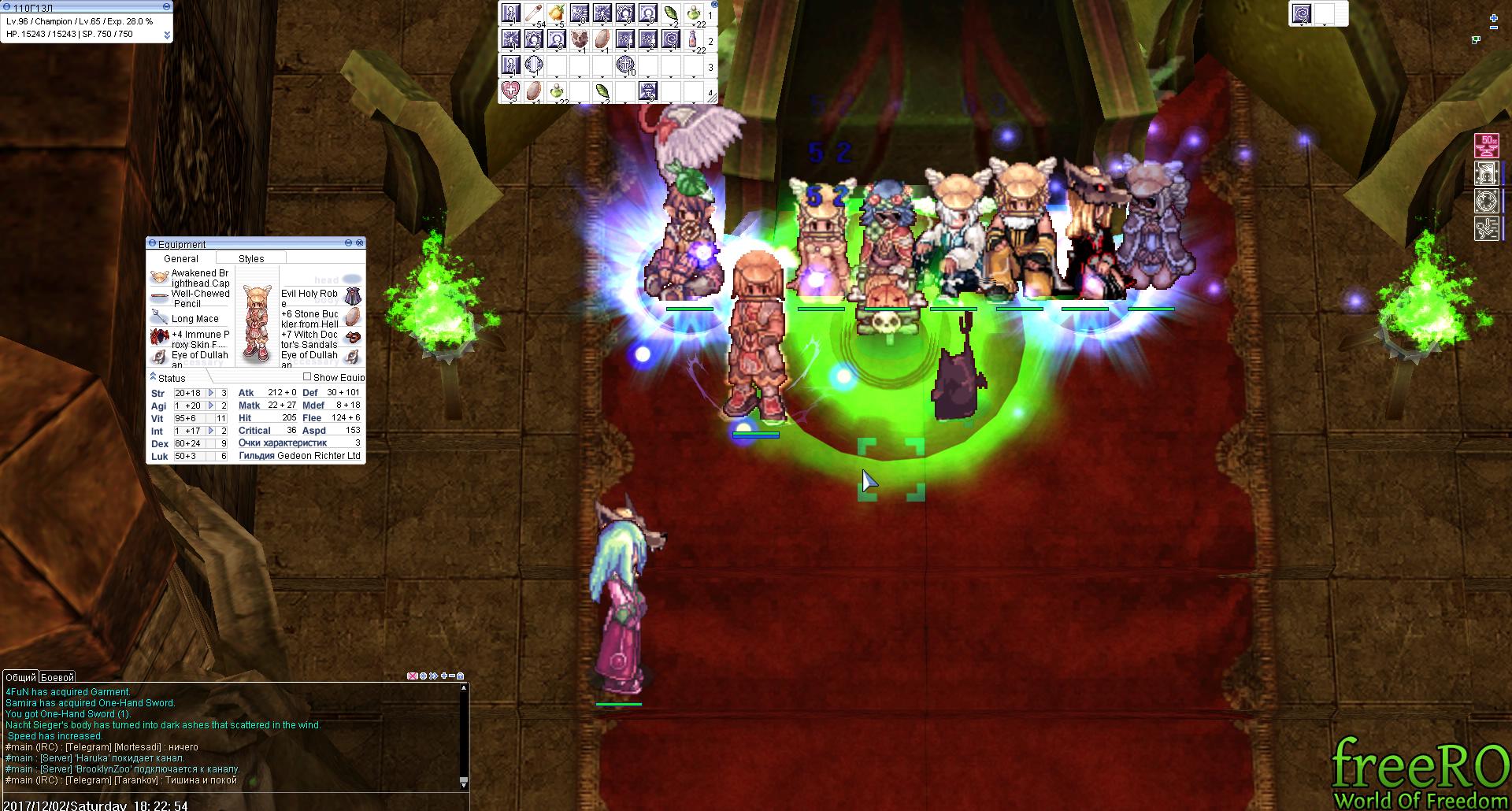Close the Equipment window

360,243
